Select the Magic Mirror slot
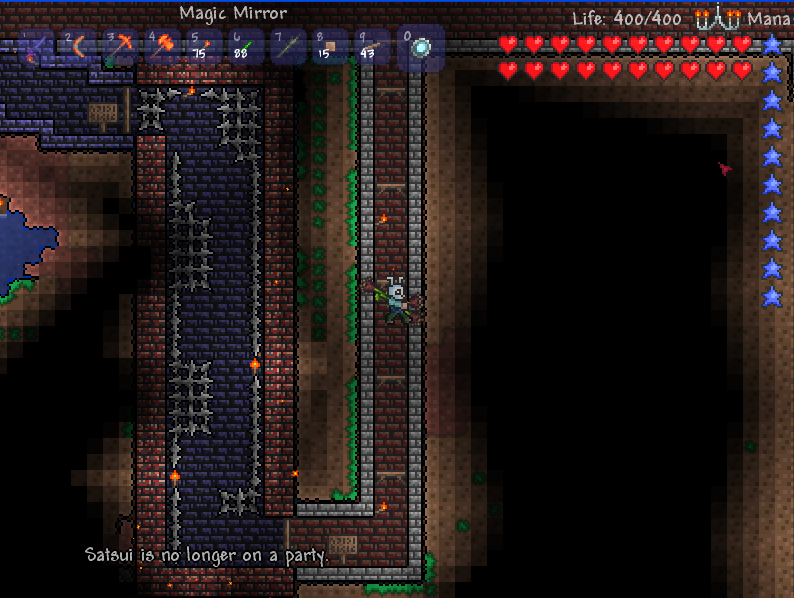Image resolution: width=794 pixels, height=598 pixels. tap(421, 47)
